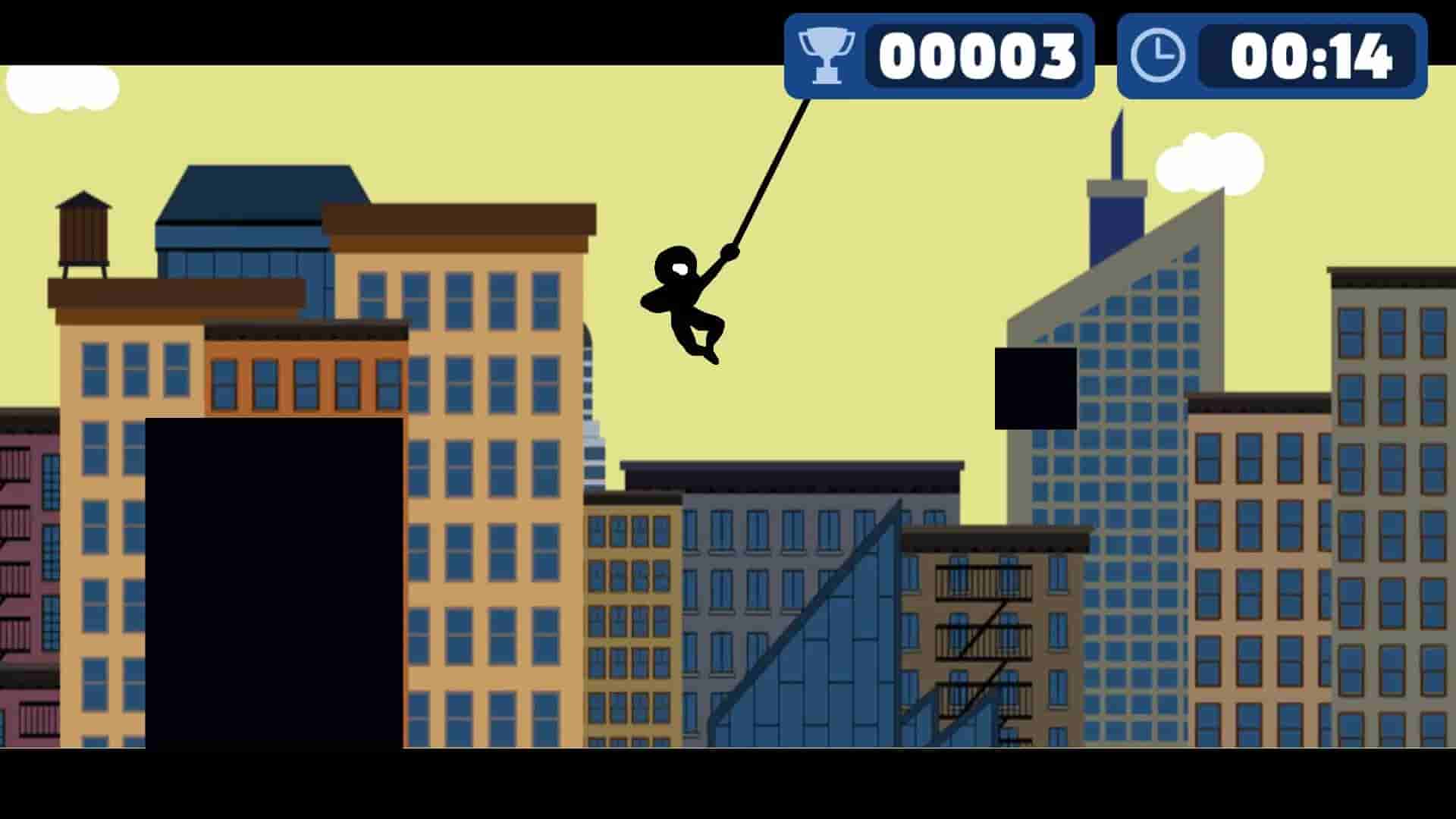The width and height of the screenshot is (1456, 819).
Task: Click the trophy score icon
Action: tap(826, 55)
